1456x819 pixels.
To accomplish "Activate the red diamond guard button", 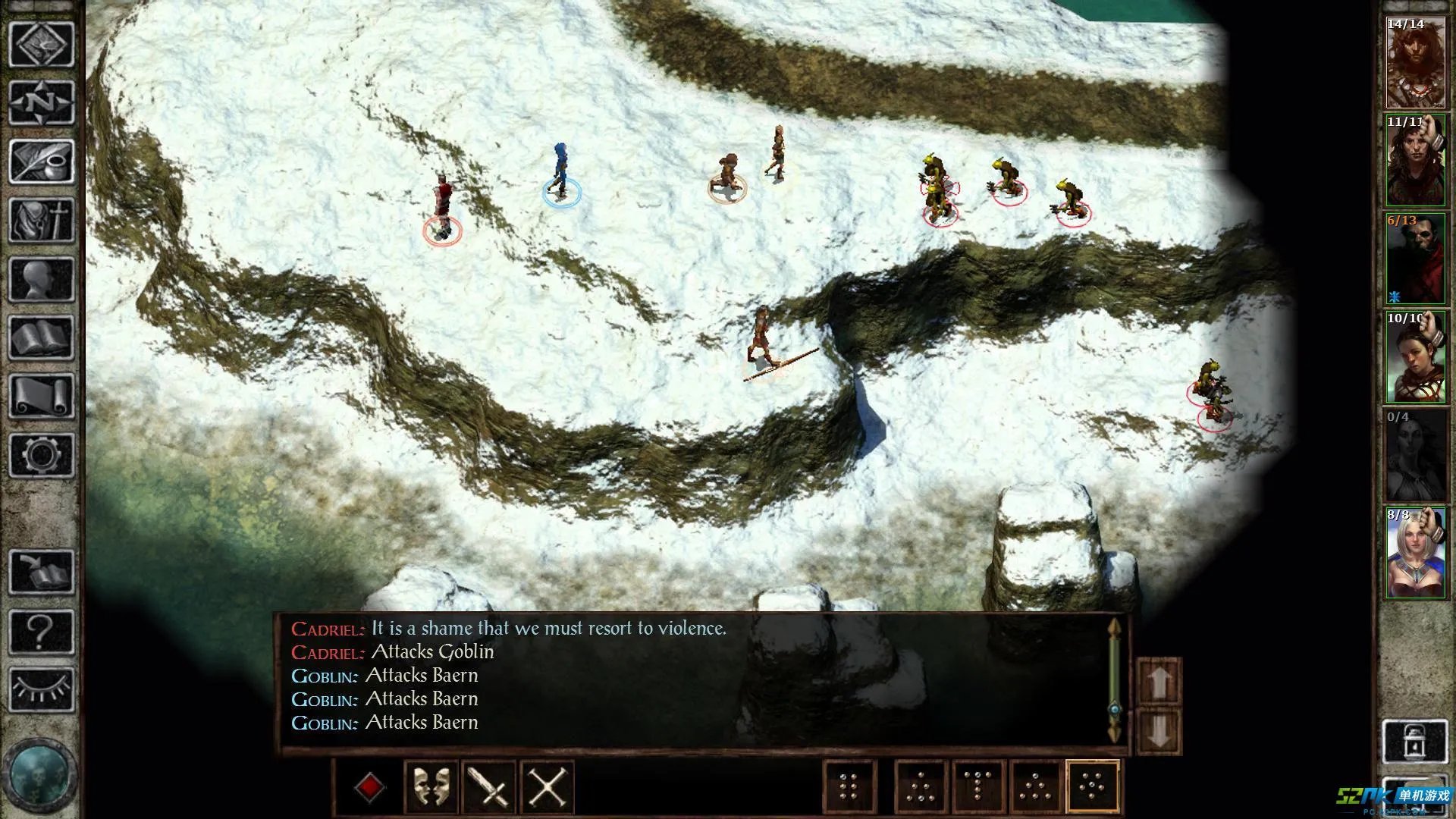I will pos(369,787).
